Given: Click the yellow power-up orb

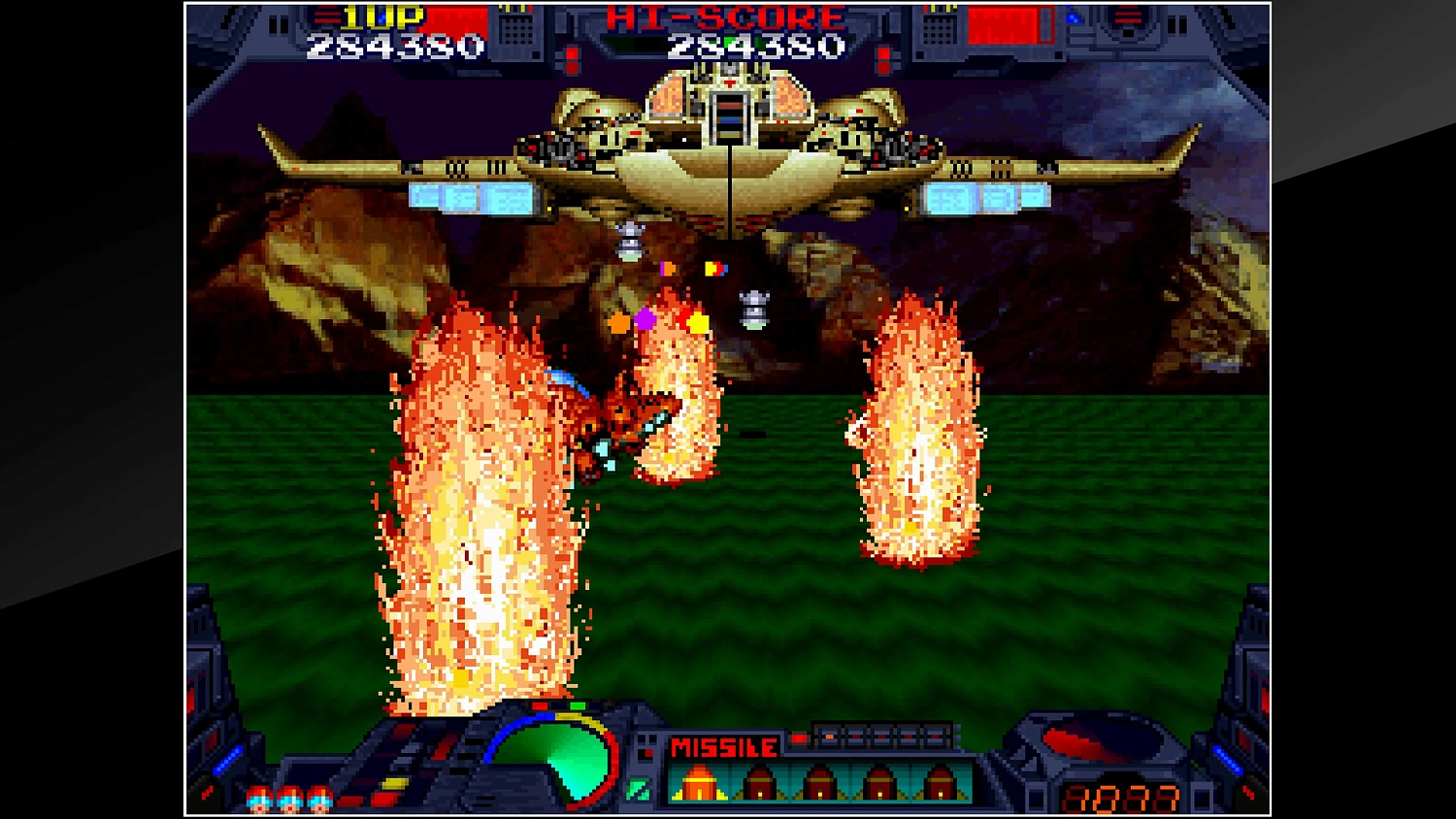Looking at the screenshot, I should [698, 321].
